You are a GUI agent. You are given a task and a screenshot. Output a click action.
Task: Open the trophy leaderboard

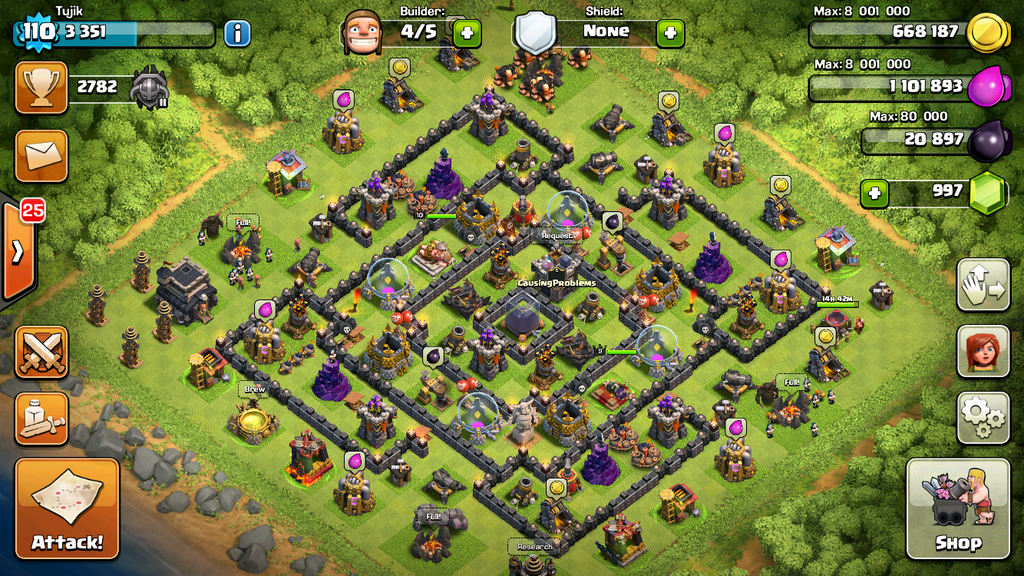(x=41, y=87)
